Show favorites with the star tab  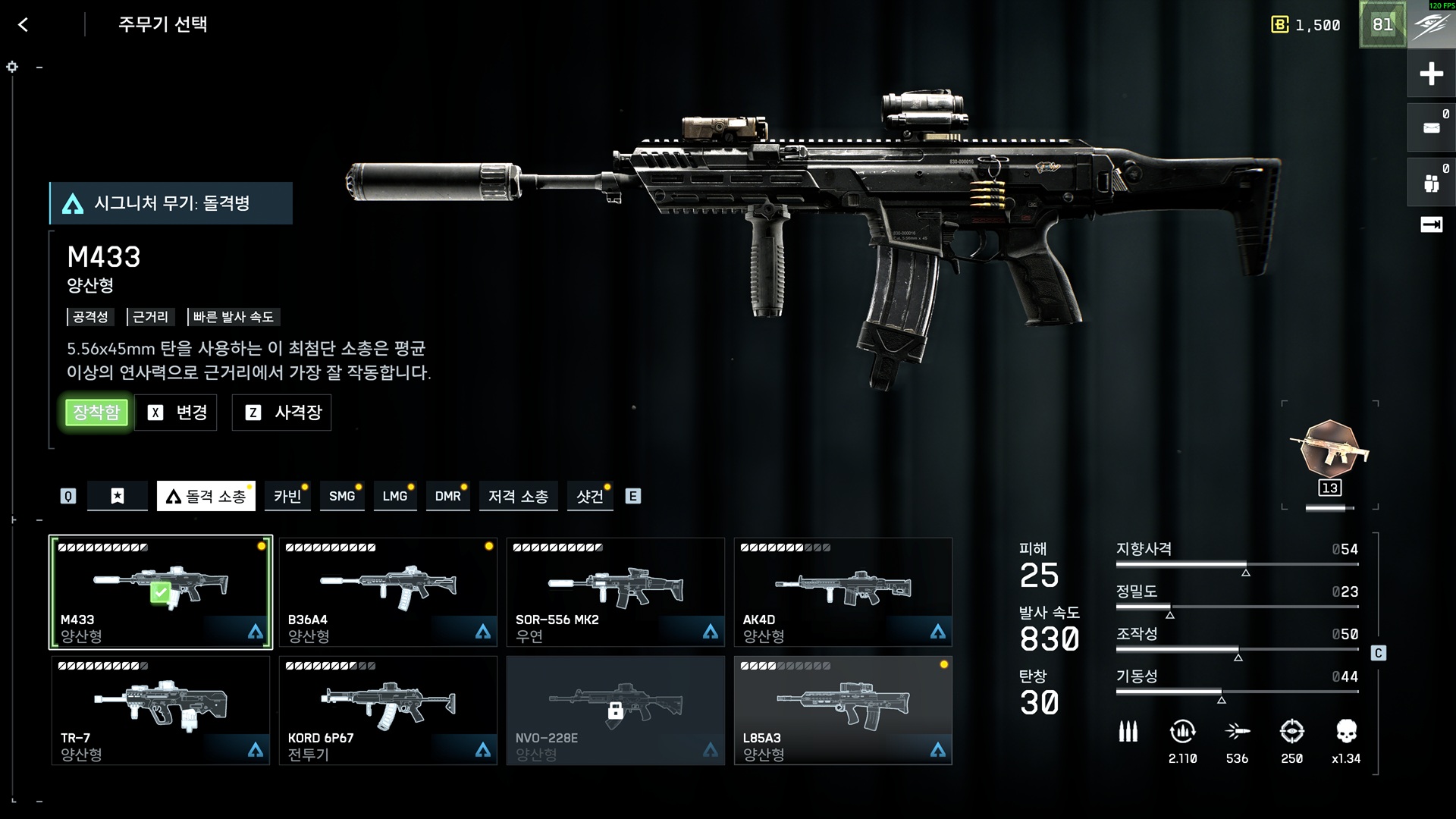tap(118, 496)
